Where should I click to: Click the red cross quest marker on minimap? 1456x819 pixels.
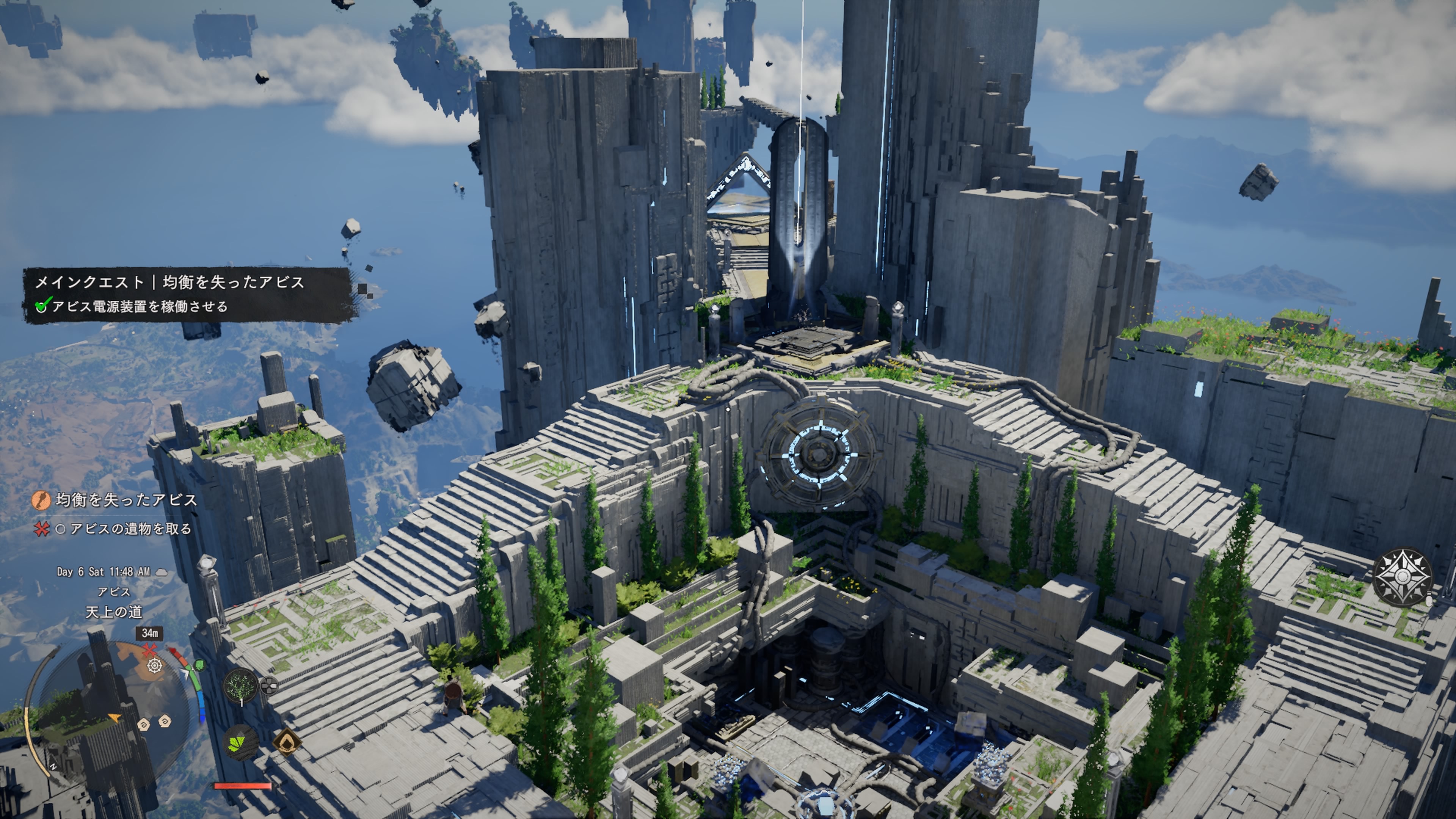149,650
